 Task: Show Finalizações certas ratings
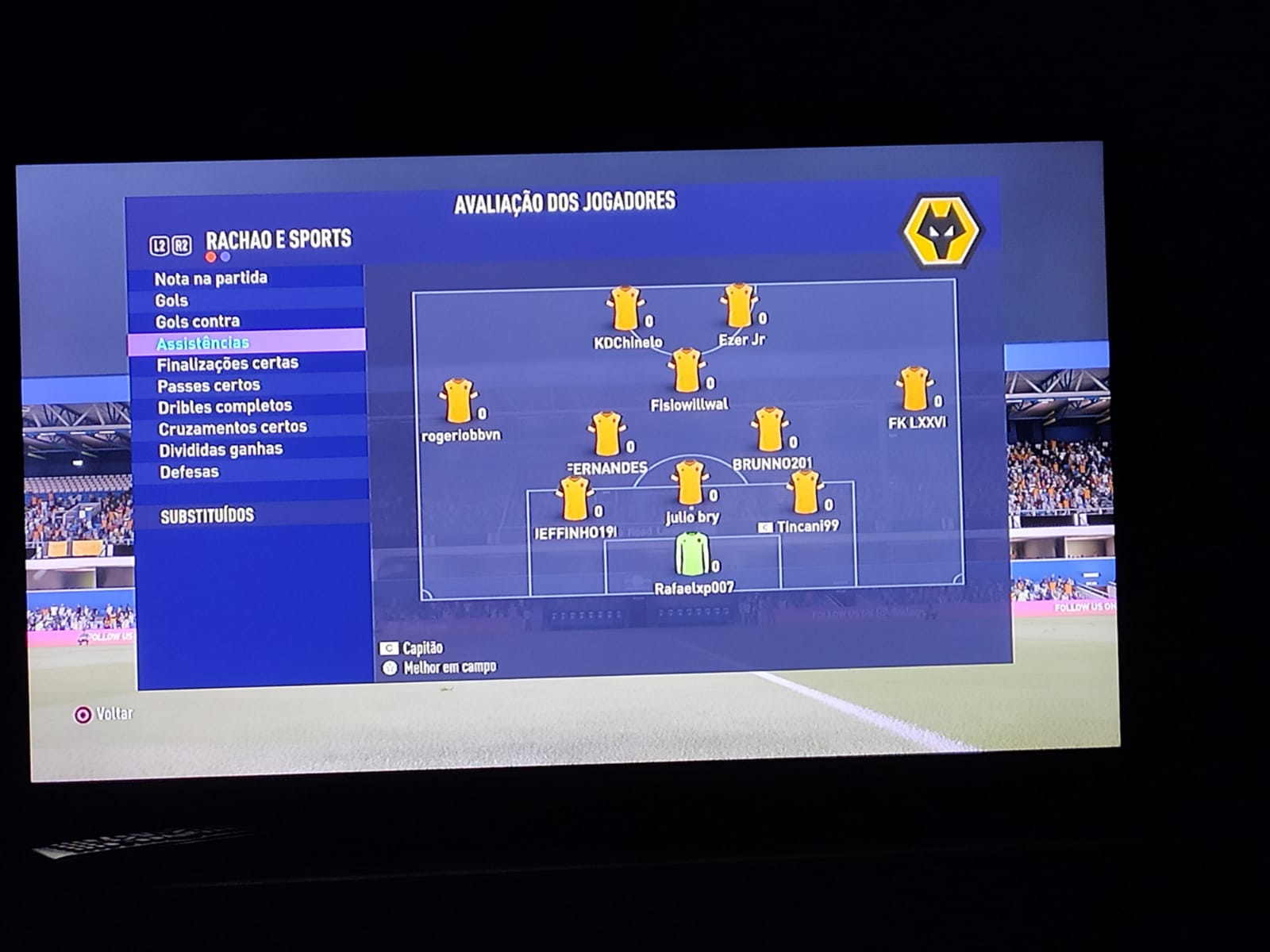228,364
